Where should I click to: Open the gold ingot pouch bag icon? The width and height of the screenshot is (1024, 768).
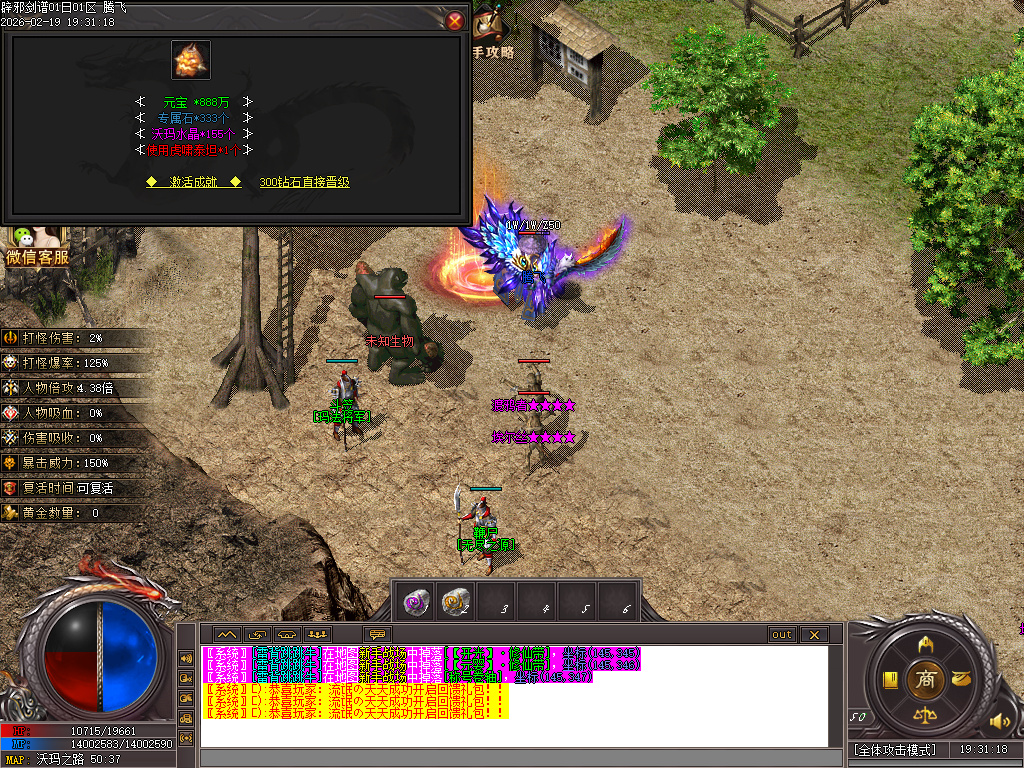click(961, 679)
